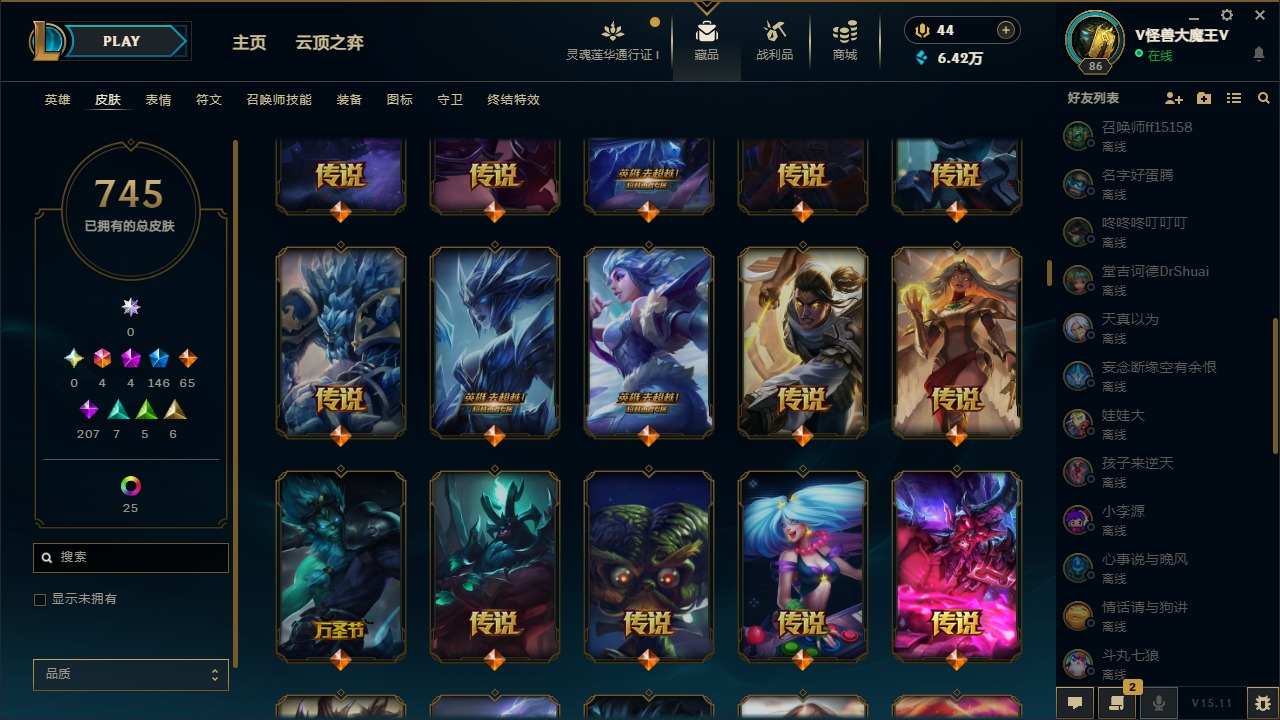Click the 搜索 skin search field
Viewport: 1280px width, 720px height.
(130, 557)
